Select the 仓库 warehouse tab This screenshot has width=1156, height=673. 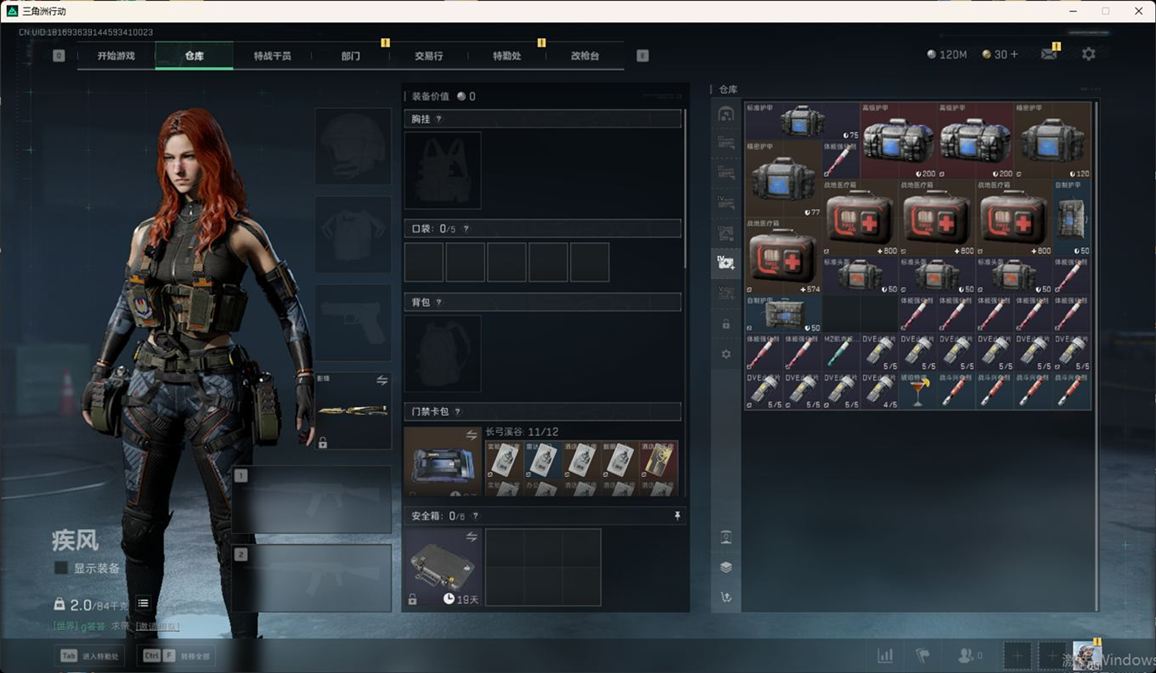[194, 56]
